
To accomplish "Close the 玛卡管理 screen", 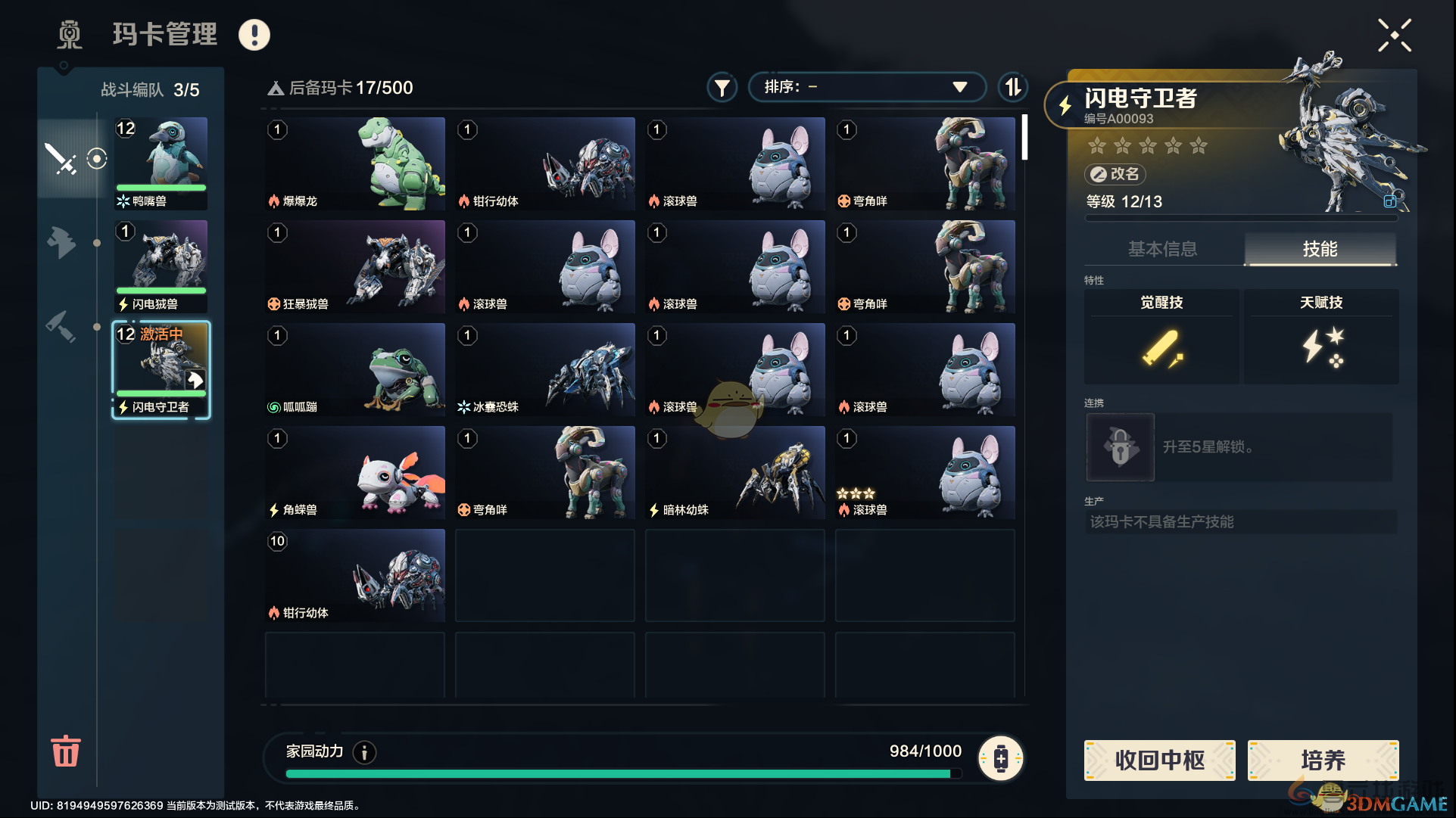I will point(1394,36).
